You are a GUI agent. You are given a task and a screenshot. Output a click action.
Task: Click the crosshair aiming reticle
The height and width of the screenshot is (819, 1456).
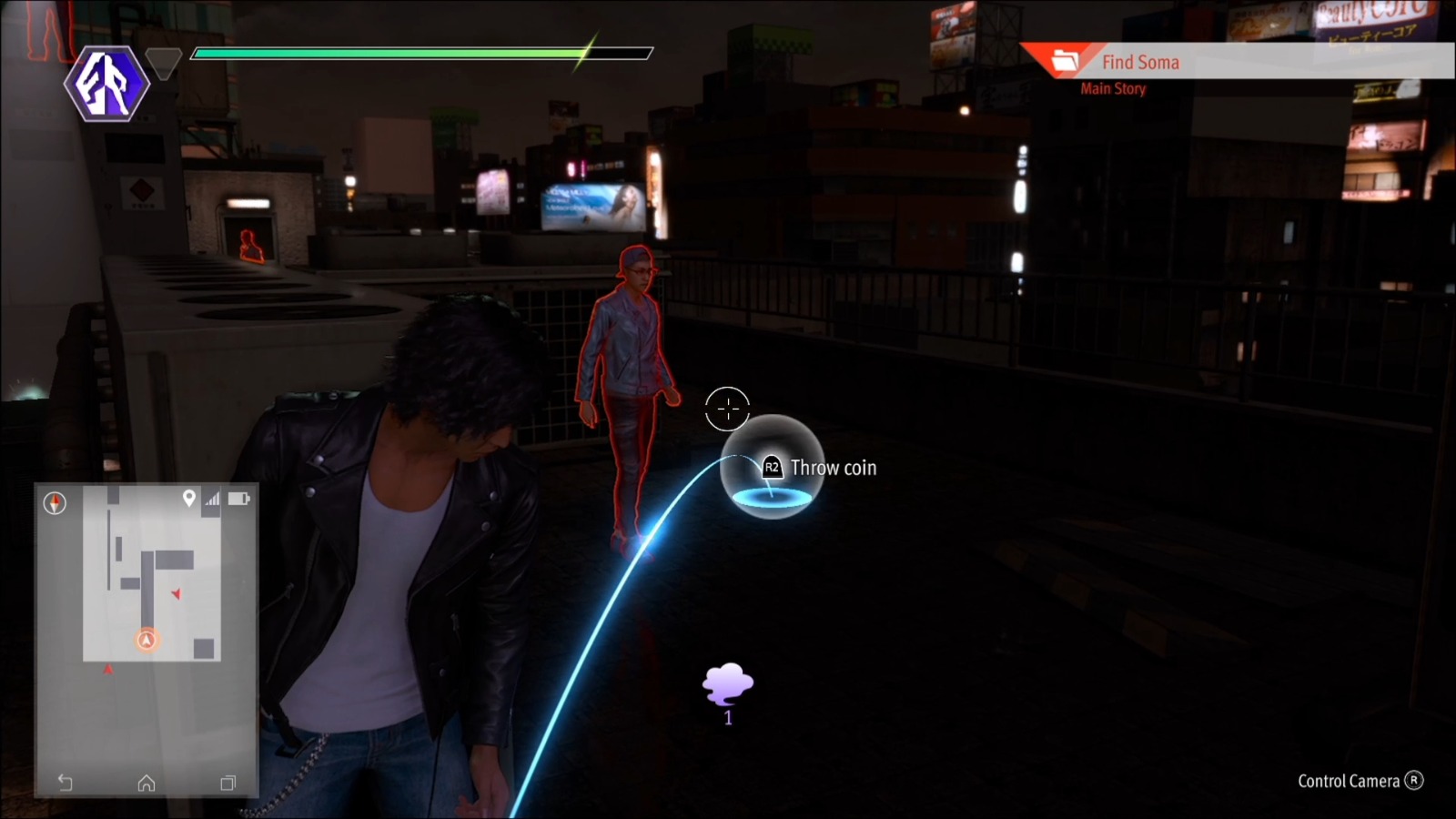[725, 408]
